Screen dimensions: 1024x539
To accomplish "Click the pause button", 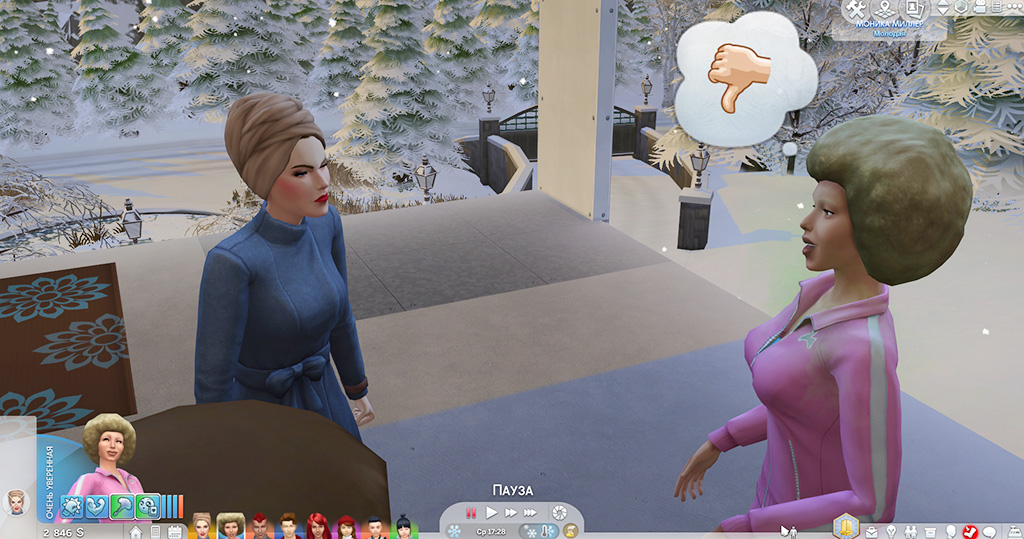I will 471,513.
